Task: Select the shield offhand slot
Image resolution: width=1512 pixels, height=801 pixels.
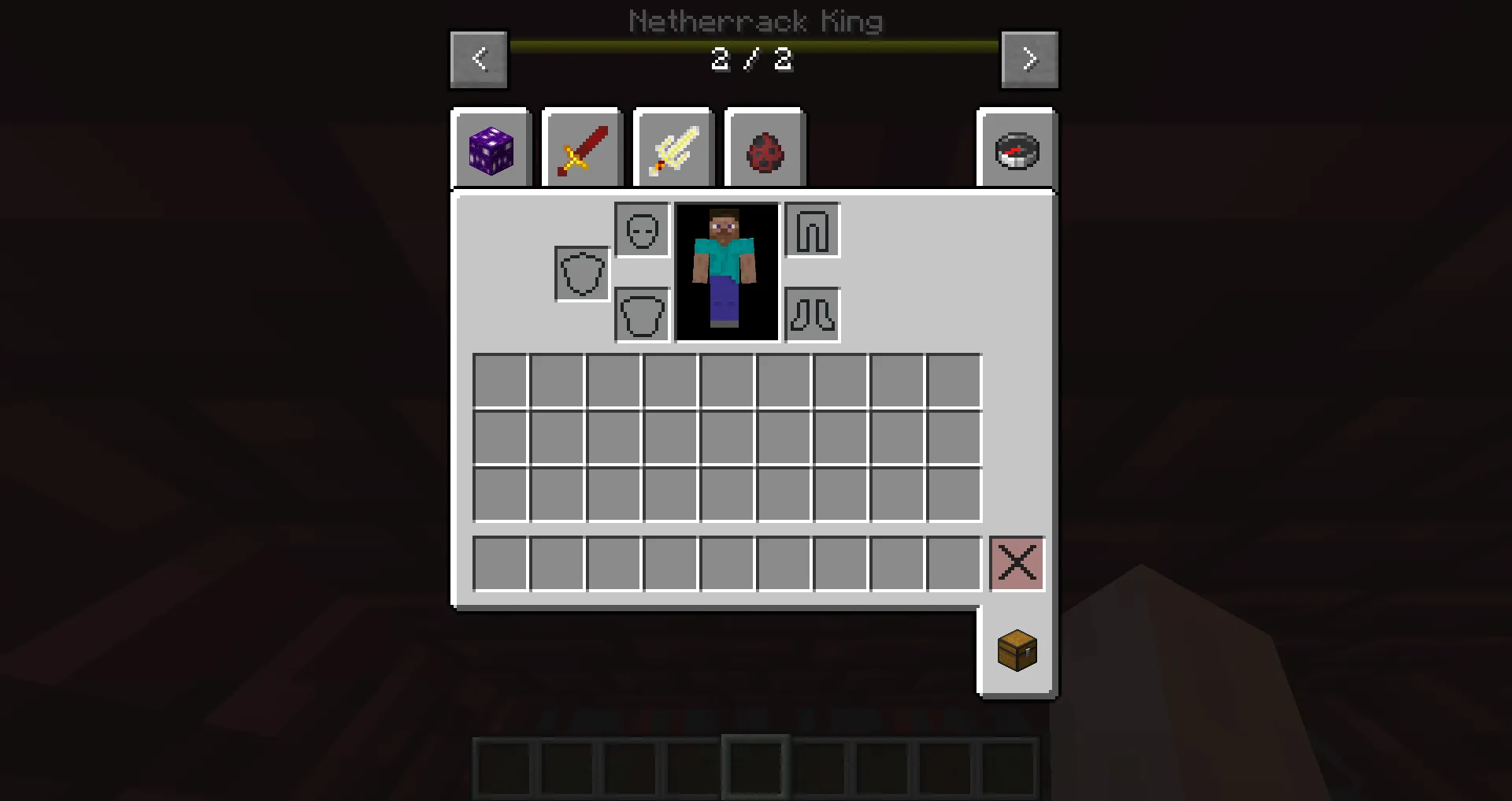Action: pyautogui.click(x=581, y=275)
